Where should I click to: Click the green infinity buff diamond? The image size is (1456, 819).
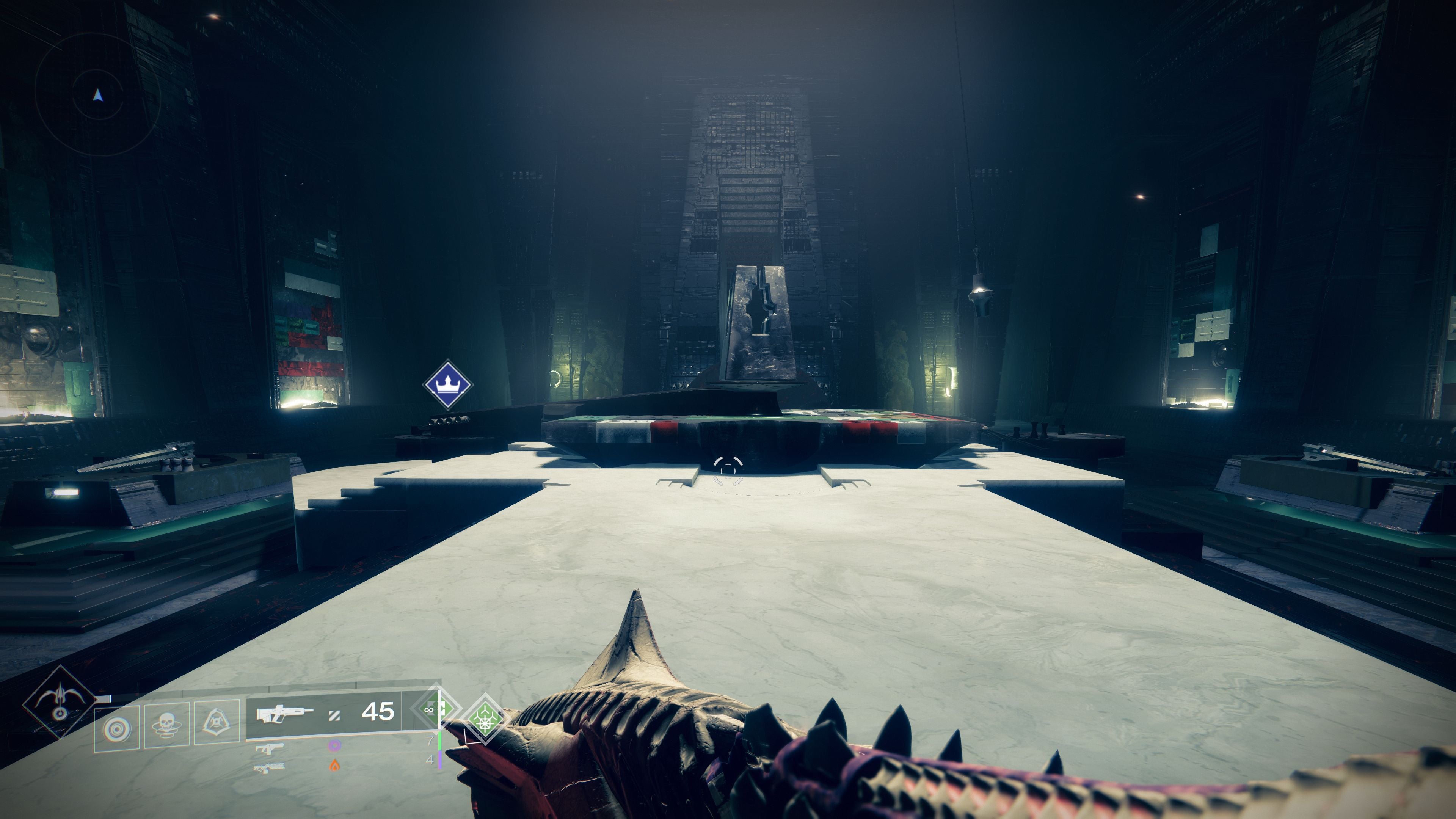click(x=432, y=710)
